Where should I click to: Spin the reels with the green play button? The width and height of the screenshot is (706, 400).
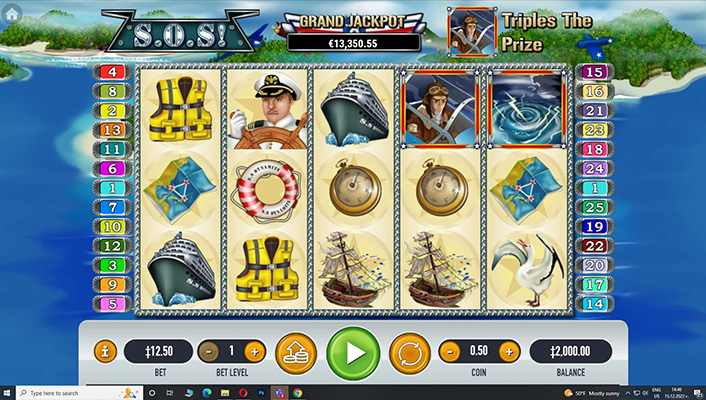point(353,352)
